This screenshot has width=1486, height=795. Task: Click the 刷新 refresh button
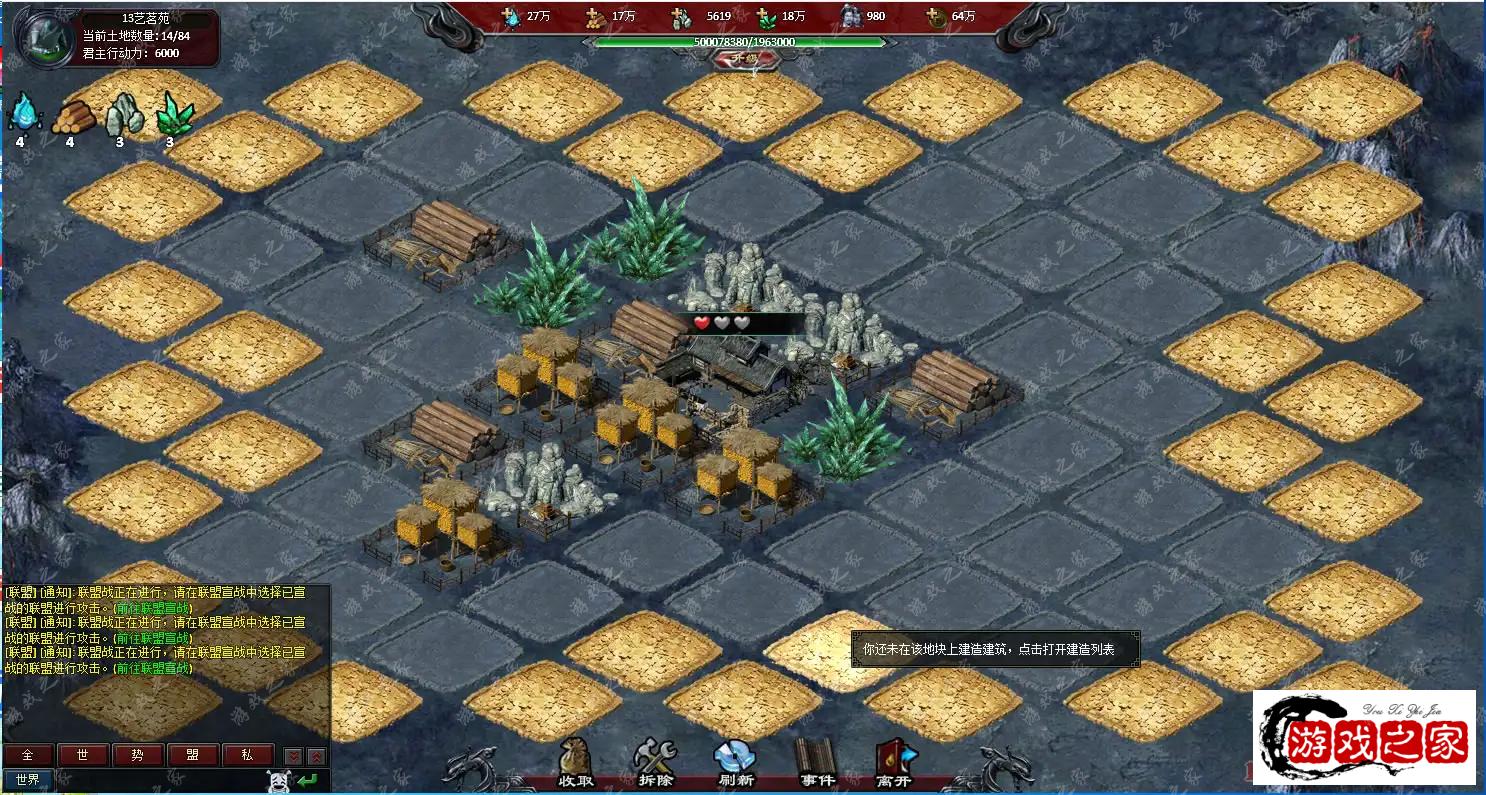[x=734, y=763]
